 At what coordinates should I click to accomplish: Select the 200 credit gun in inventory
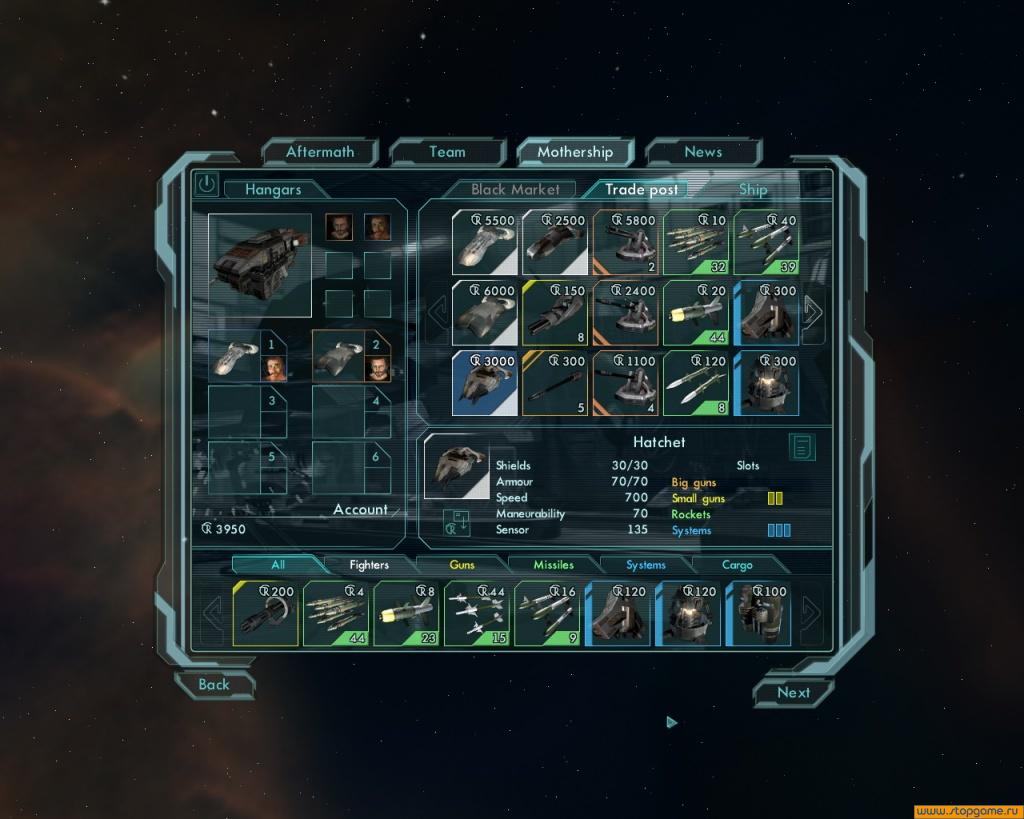tap(266, 613)
